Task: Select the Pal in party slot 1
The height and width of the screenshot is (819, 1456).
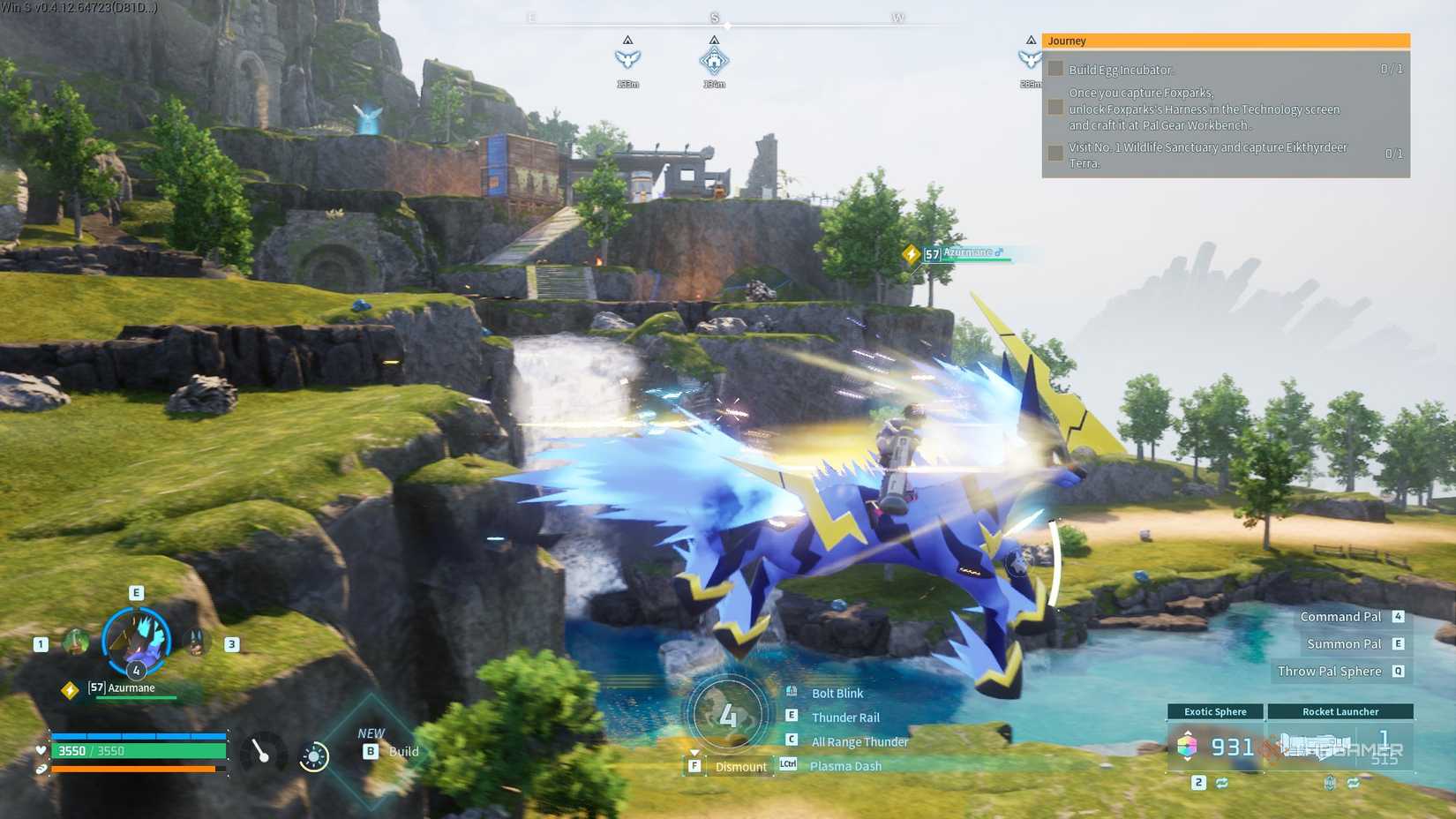Action: [x=75, y=642]
